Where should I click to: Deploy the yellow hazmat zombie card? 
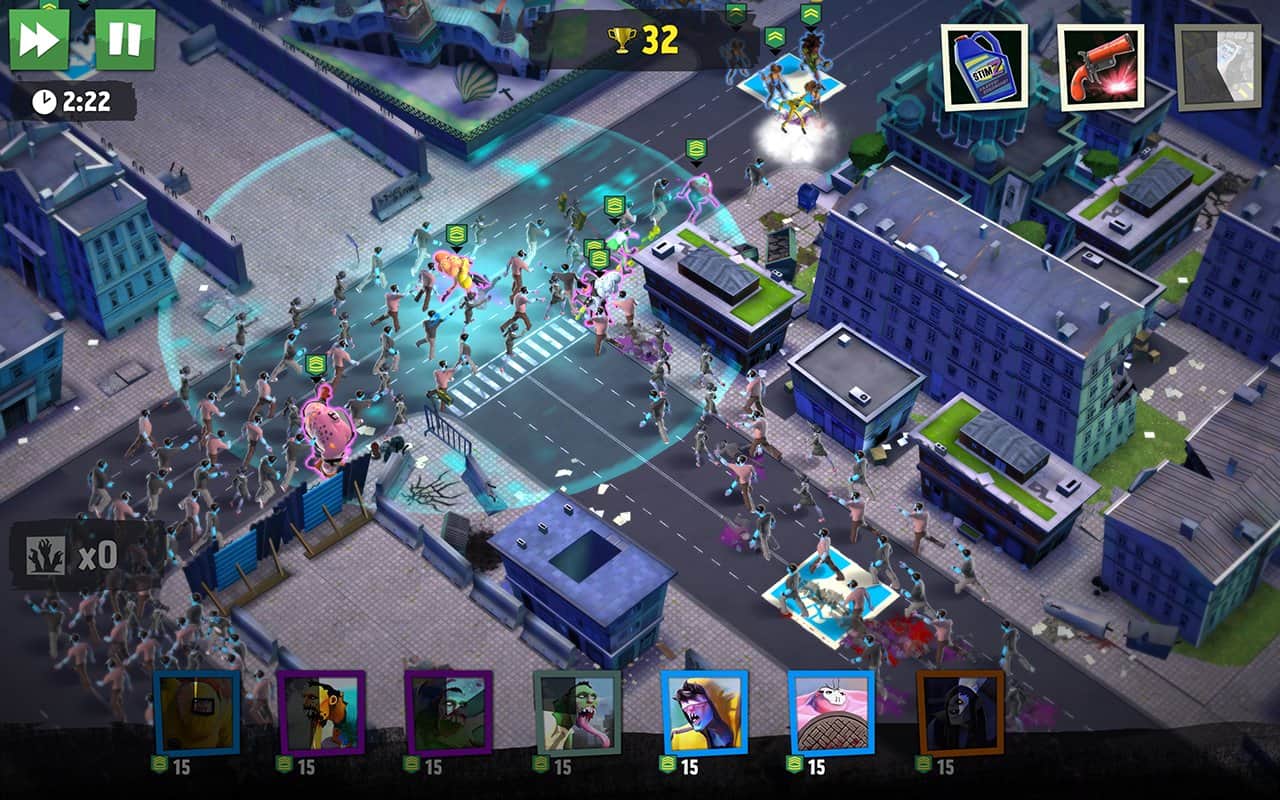196,712
